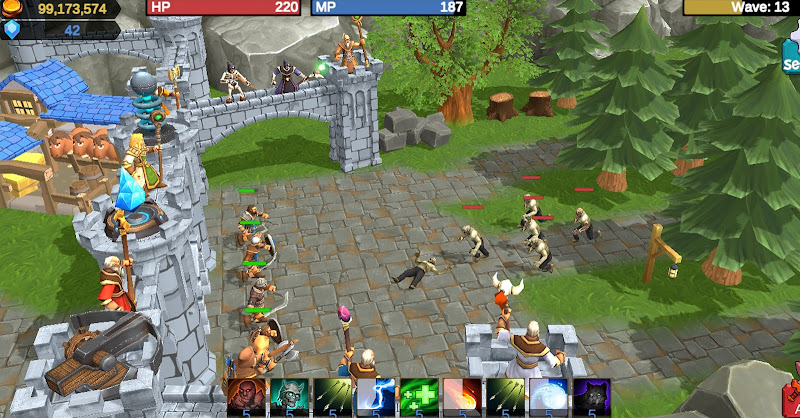Launch the fireball meteor skill

[461, 396]
